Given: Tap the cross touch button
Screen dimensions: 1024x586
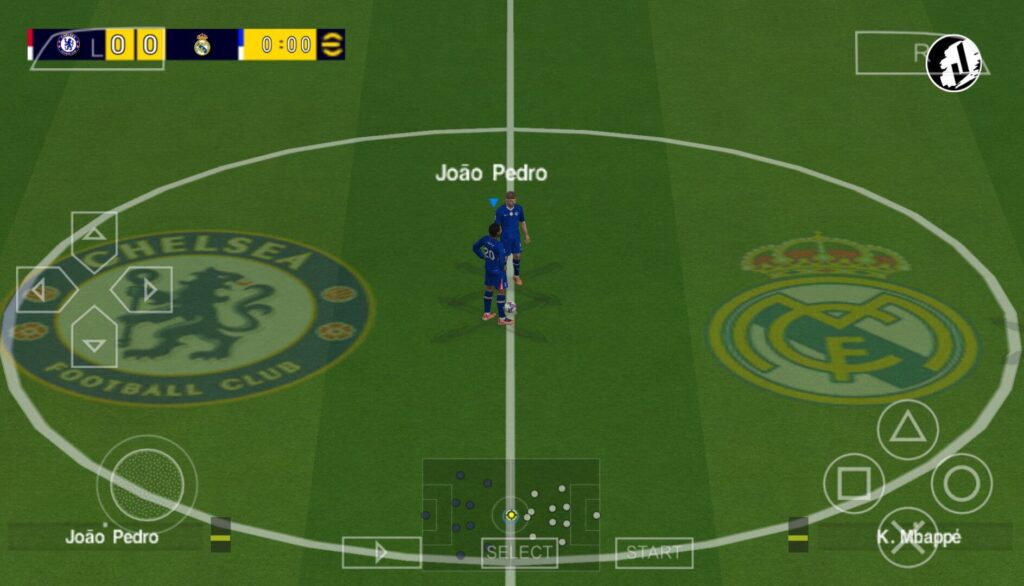Looking at the screenshot, I should (x=907, y=537).
